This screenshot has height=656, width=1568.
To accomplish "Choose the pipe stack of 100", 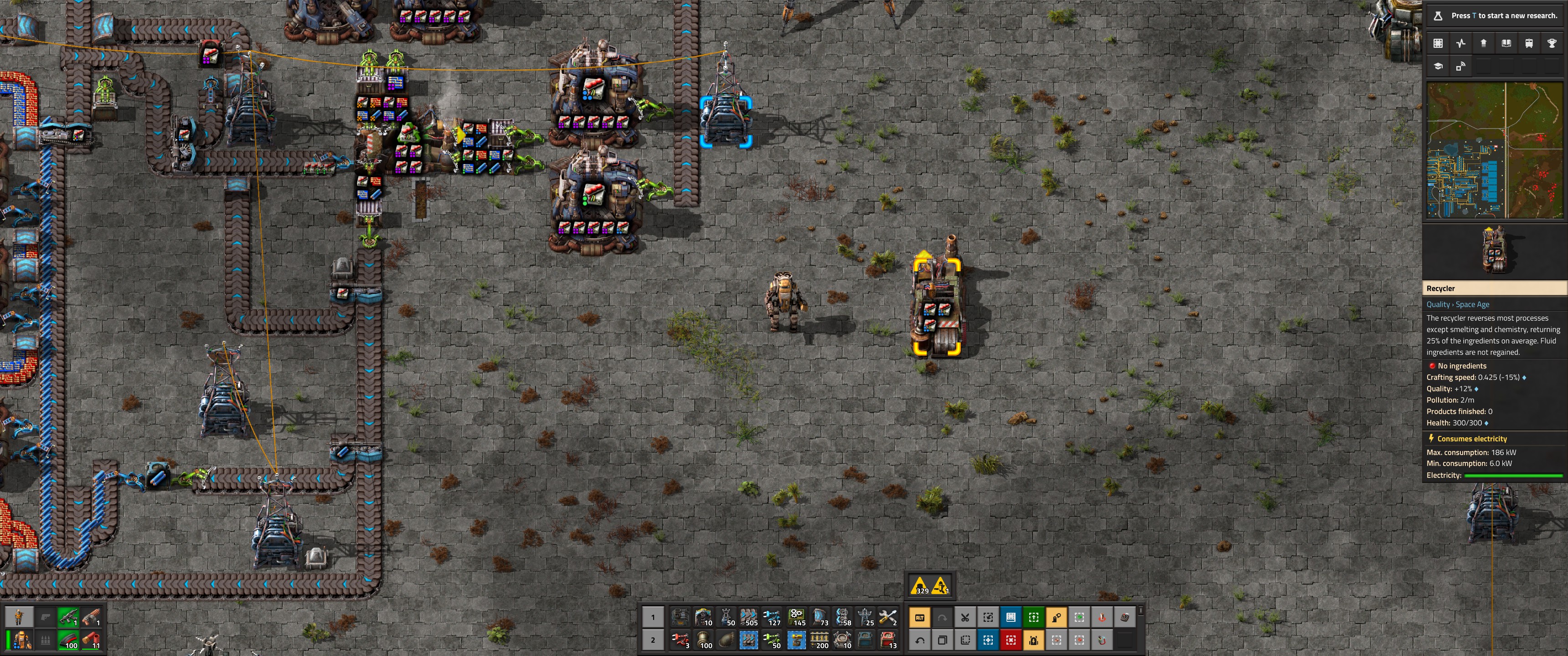I will [704, 640].
